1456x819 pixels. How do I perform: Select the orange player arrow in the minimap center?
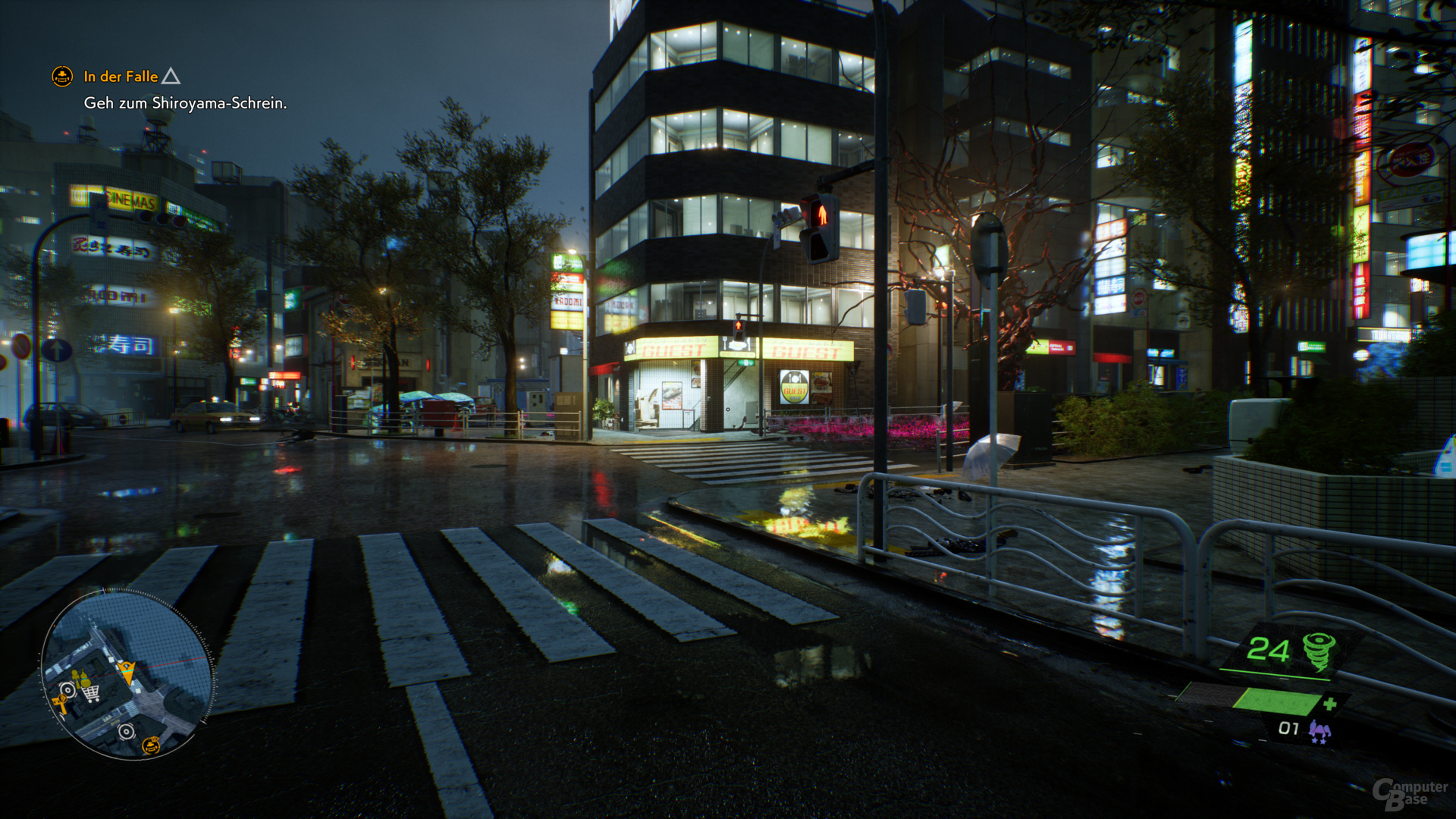coord(127,673)
